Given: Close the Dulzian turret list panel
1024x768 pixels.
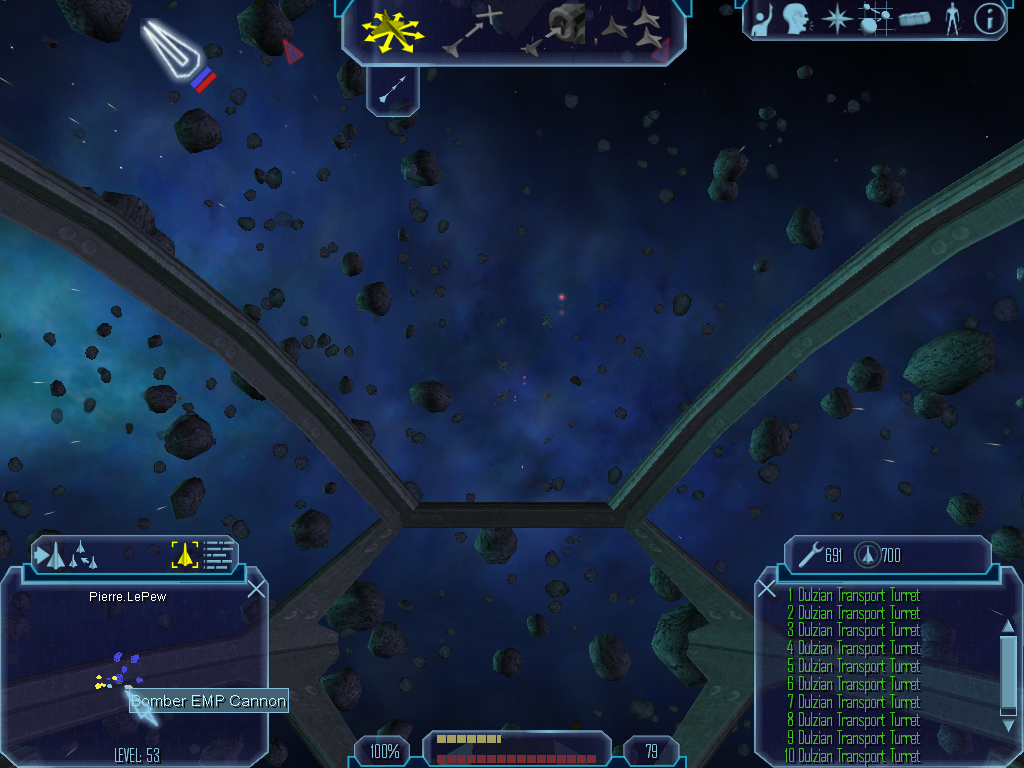Looking at the screenshot, I should pyautogui.click(x=767, y=589).
